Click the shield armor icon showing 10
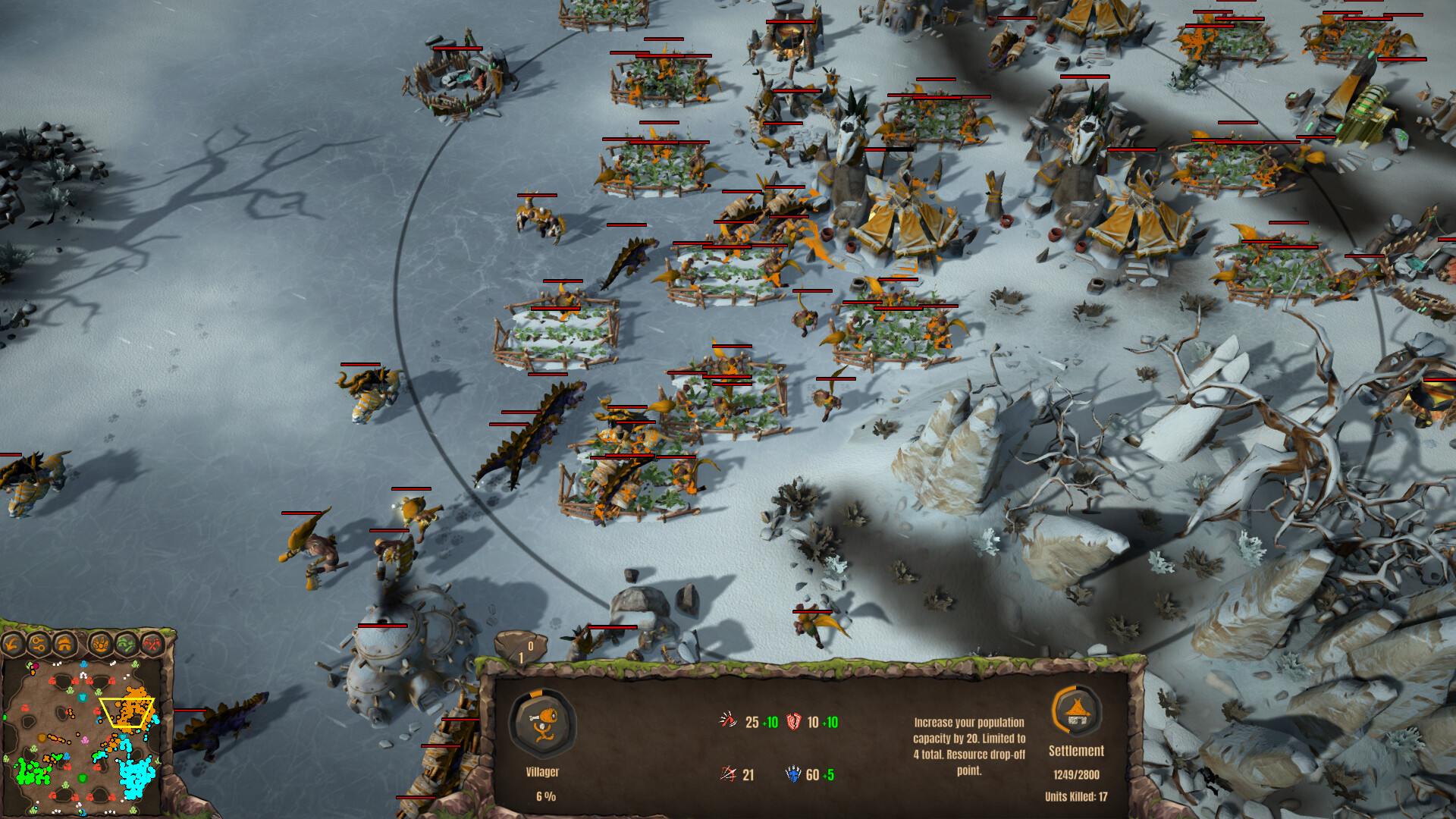Image resolution: width=1456 pixels, height=819 pixels. (x=793, y=722)
